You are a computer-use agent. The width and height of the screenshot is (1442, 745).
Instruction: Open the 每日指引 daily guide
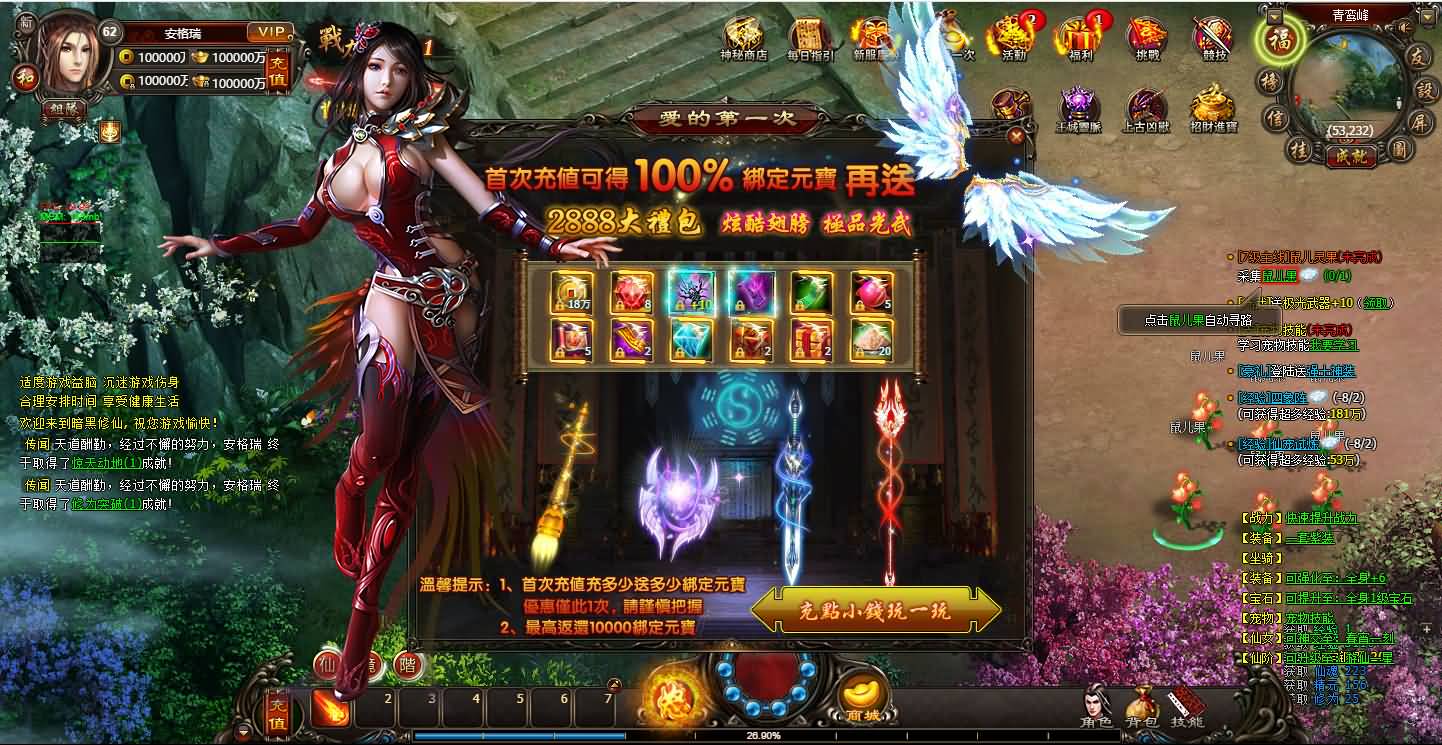click(x=808, y=32)
